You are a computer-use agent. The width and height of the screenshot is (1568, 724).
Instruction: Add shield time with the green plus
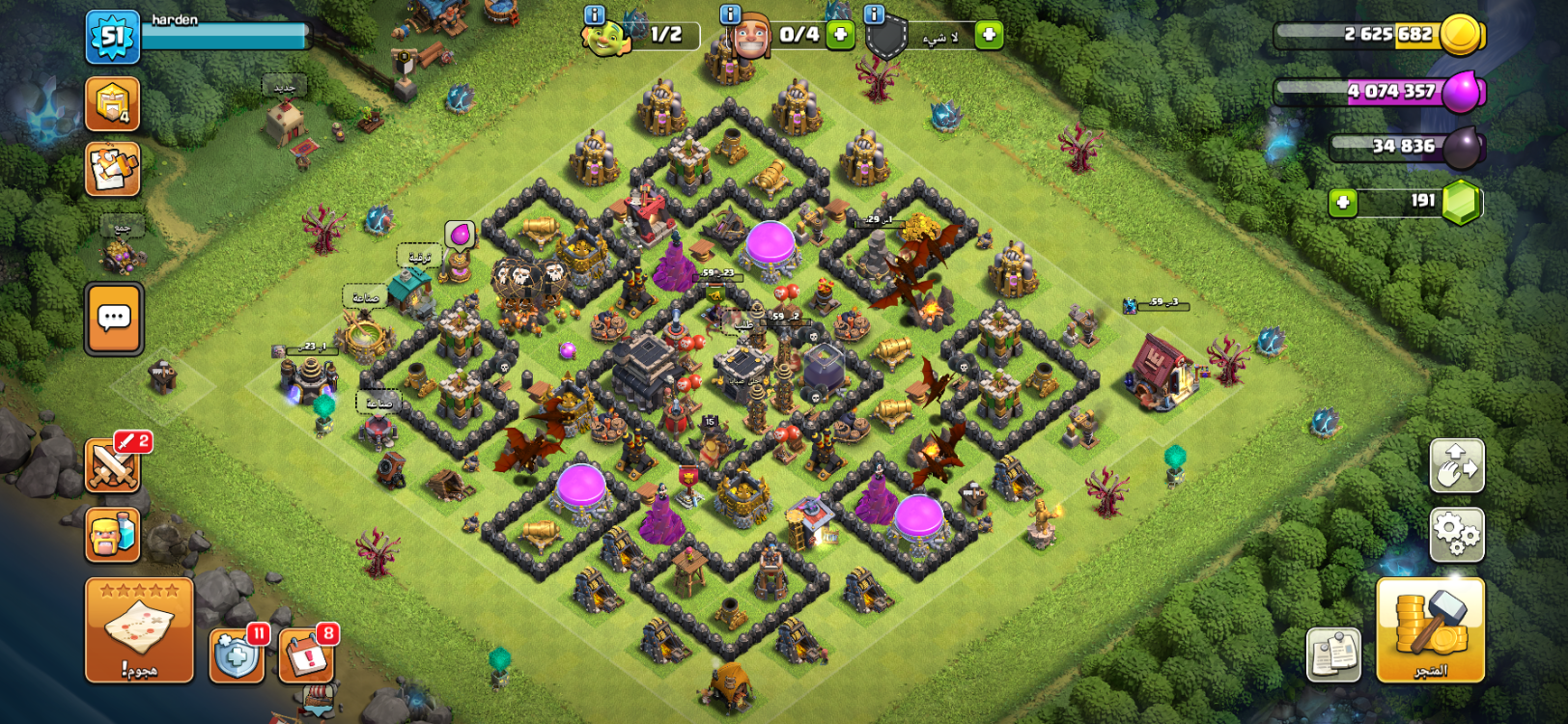pyautogui.click(x=988, y=36)
